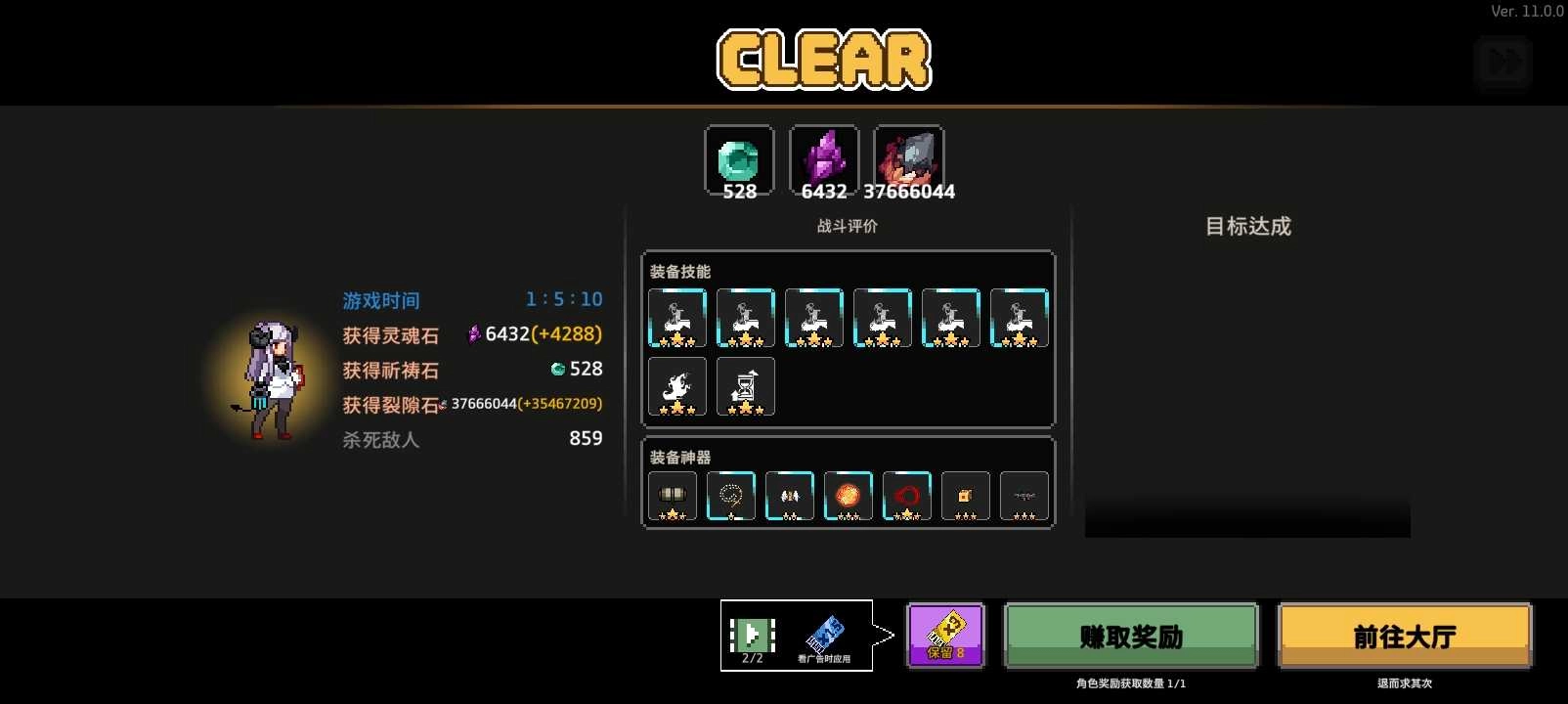Click the 赚取奖励 reward button
This screenshot has width=1568, height=704.
[x=1130, y=636]
